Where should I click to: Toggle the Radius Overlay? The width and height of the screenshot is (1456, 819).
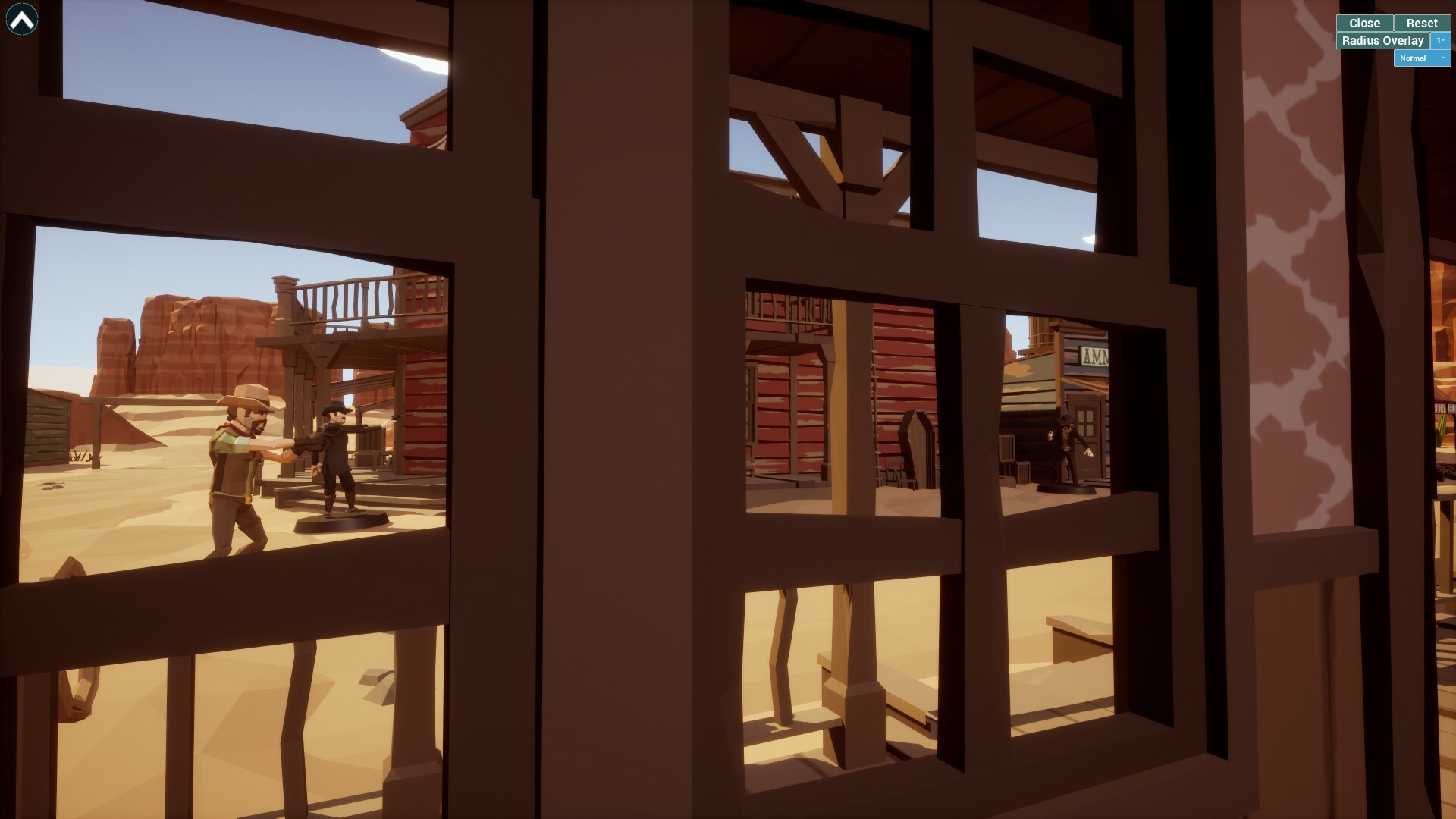coord(1382,40)
